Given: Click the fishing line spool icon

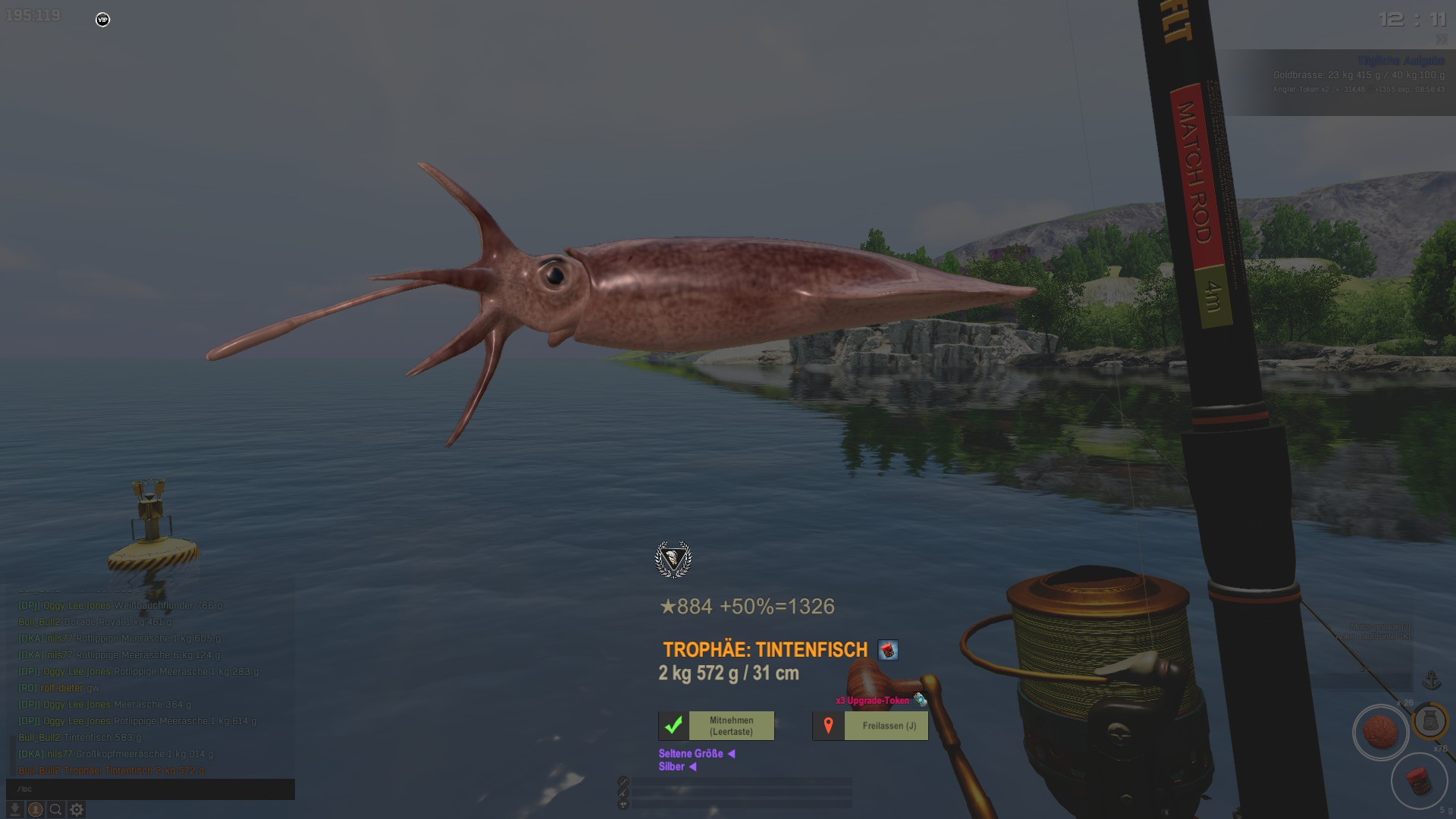Looking at the screenshot, I should [1430, 720].
